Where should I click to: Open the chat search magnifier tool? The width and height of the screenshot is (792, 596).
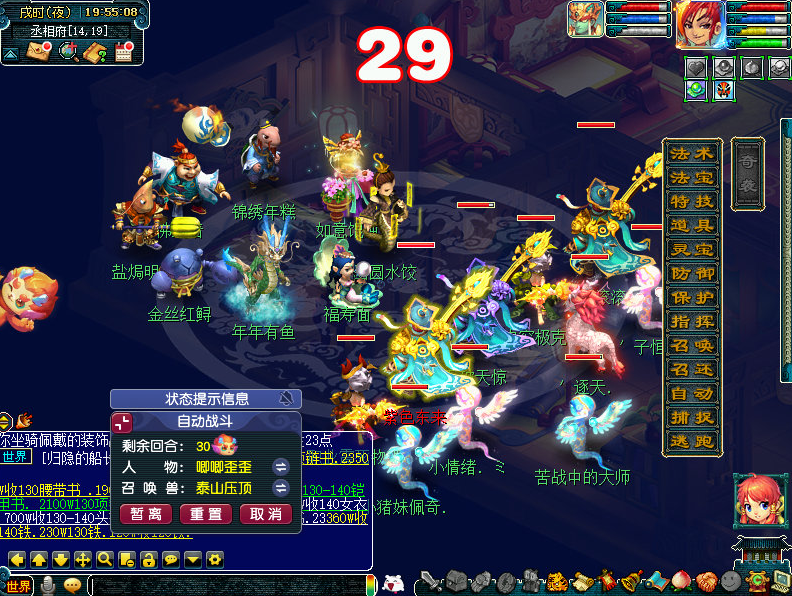(x=104, y=559)
